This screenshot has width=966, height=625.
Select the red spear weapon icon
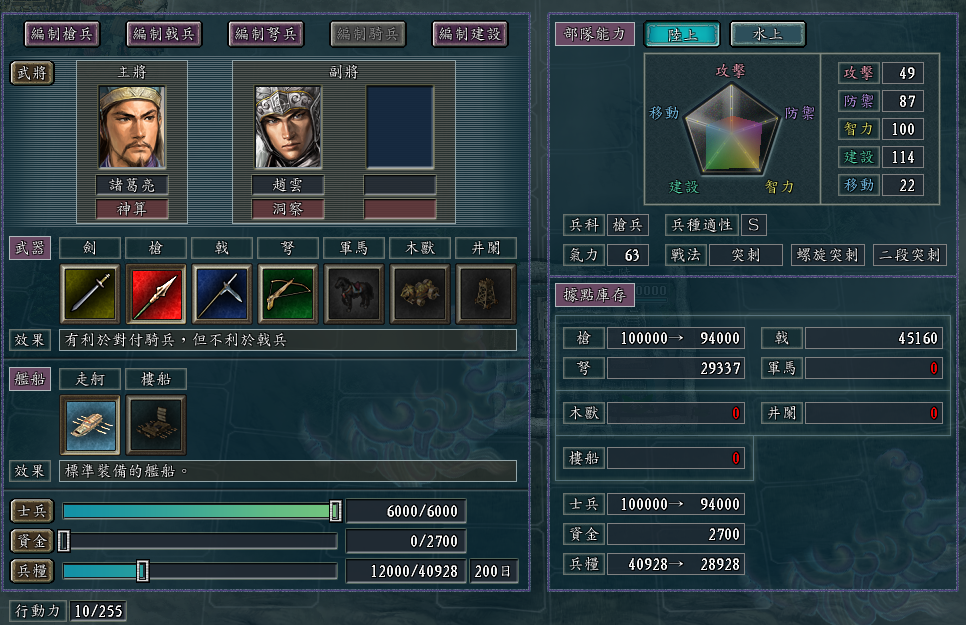coord(156,294)
